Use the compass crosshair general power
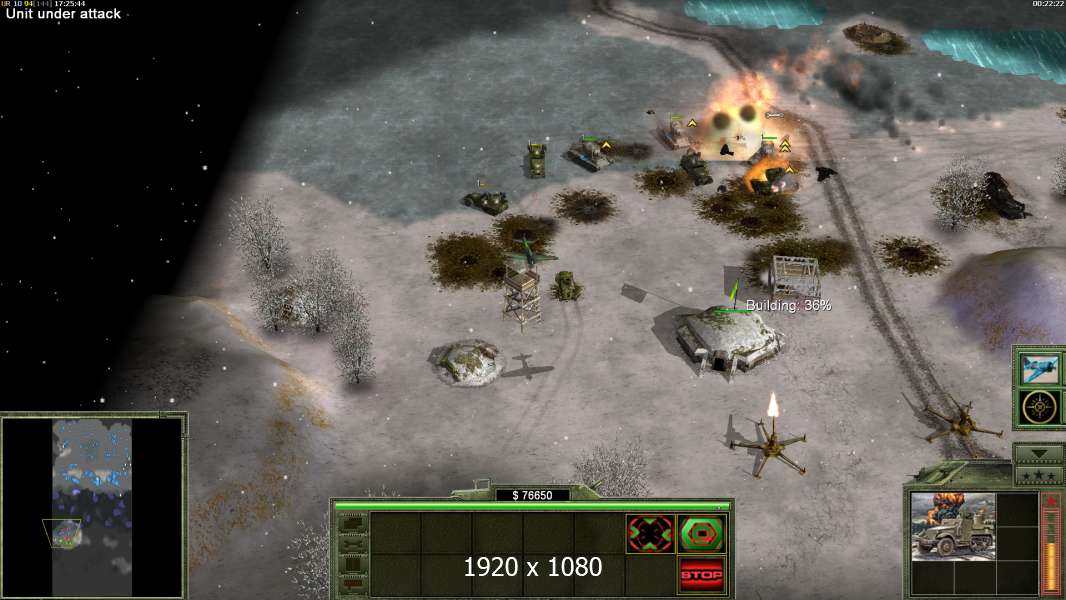The width and height of the screenshot is (1066, 600). pos(1040,408)
